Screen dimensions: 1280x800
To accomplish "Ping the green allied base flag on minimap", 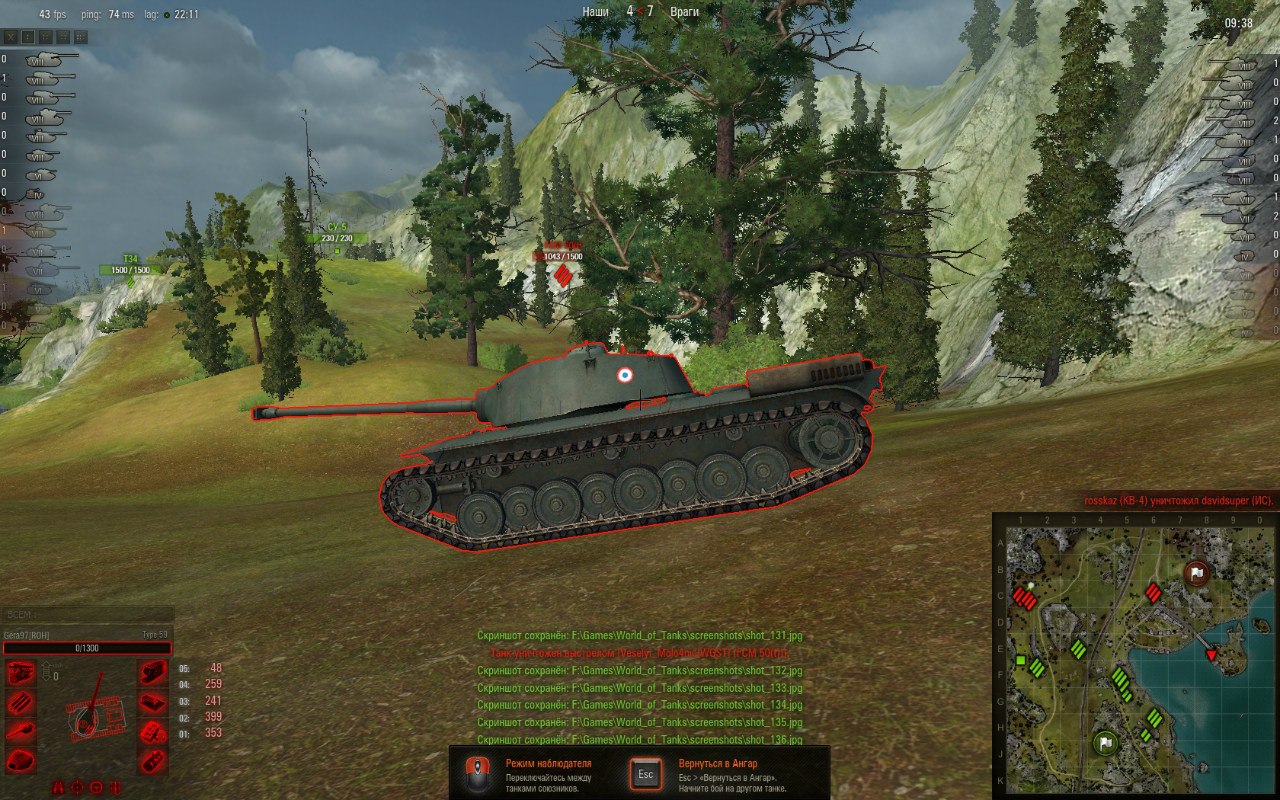I will pyautogui.click(x=1104, y=742).
